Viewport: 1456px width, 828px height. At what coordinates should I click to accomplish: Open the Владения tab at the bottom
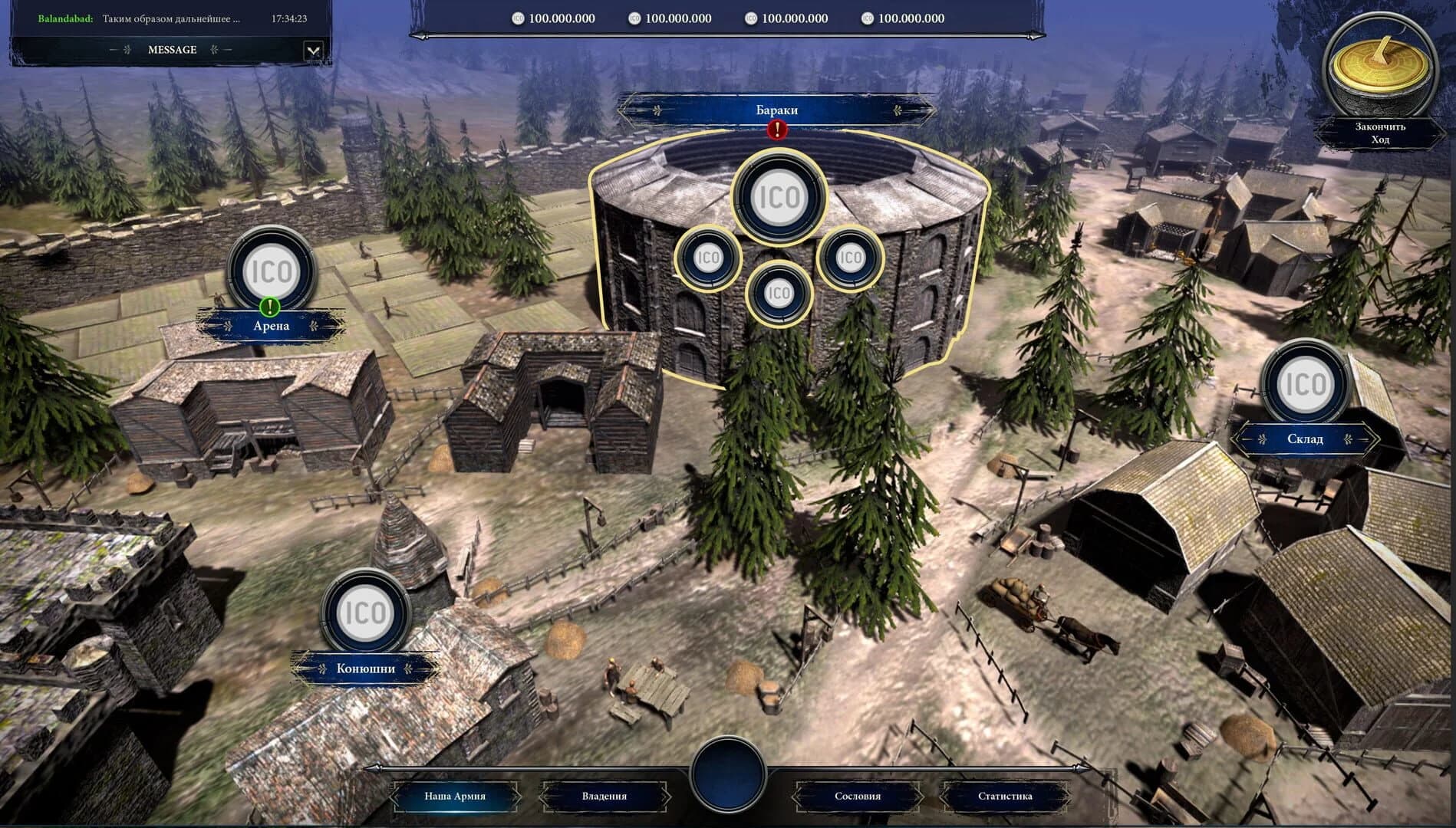coord(605,797)
